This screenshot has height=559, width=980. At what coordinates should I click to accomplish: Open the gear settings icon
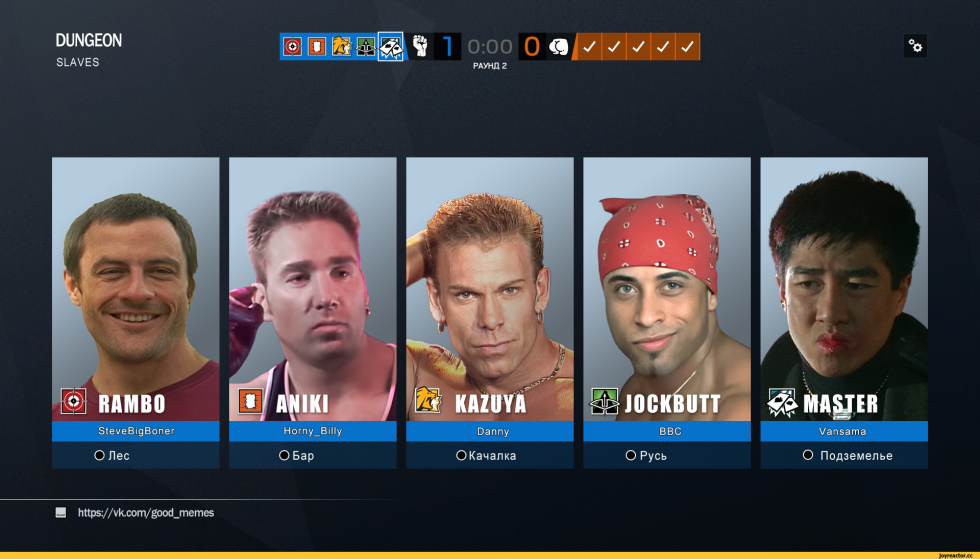click(x=915, y=46)
